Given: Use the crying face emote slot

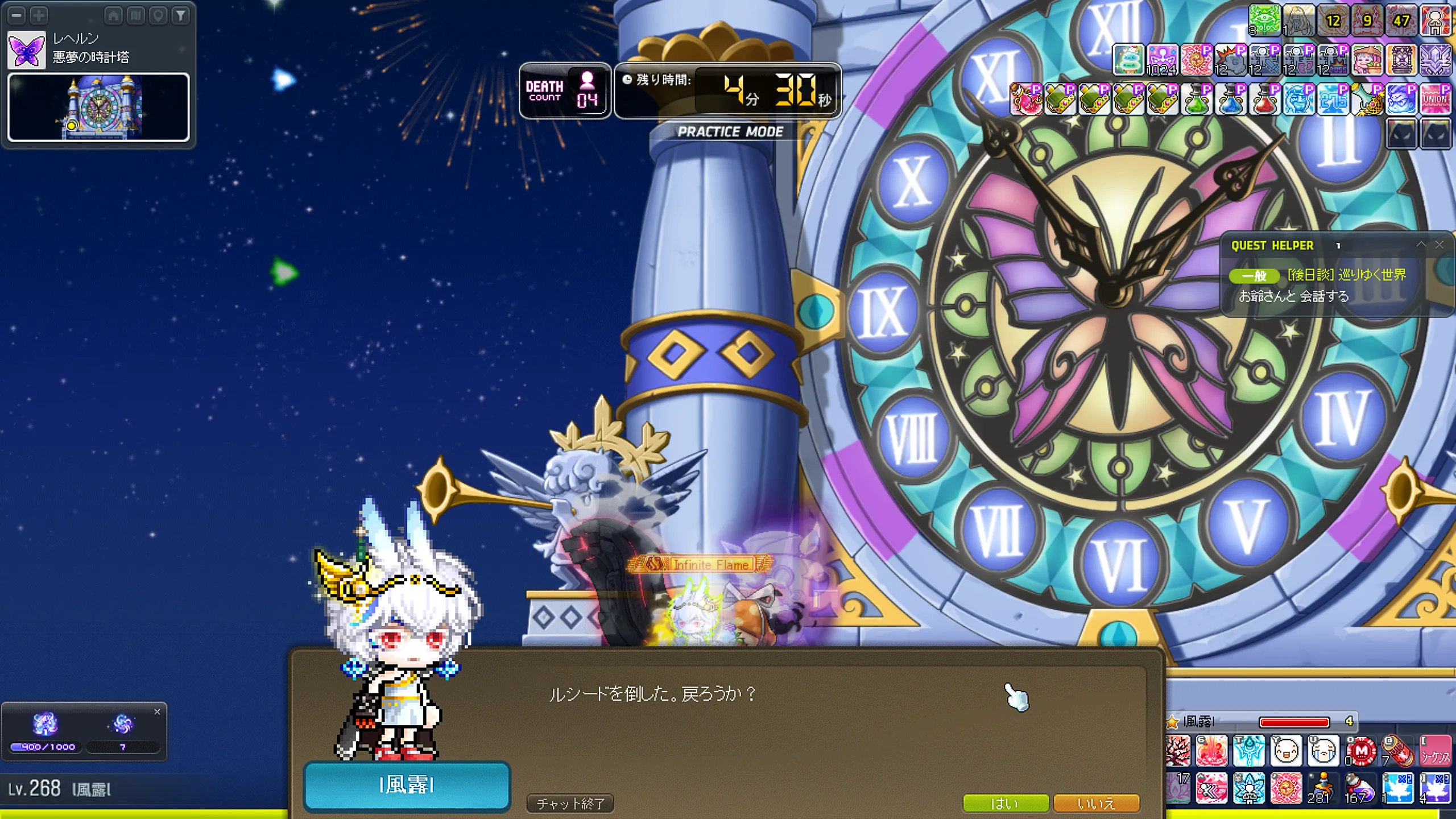Looking at the screenshot, I should pos(1323,751).
